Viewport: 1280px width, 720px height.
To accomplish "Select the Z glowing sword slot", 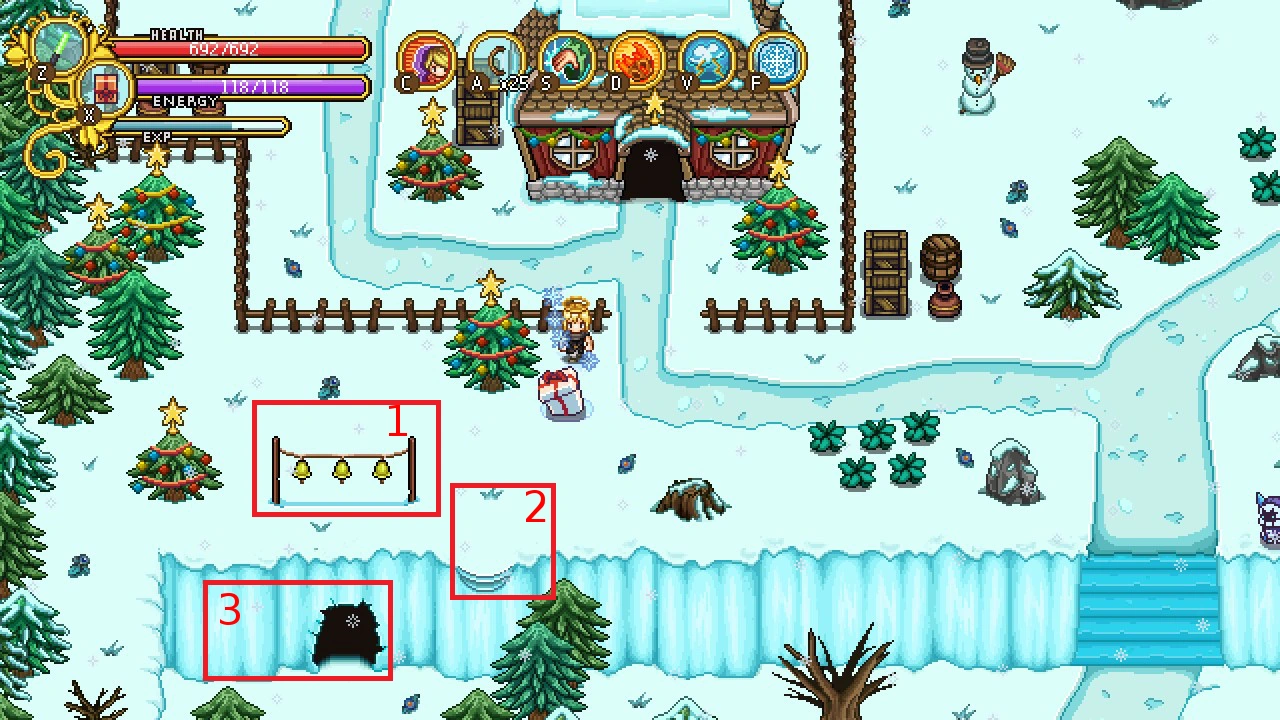I will pos(57,45).
